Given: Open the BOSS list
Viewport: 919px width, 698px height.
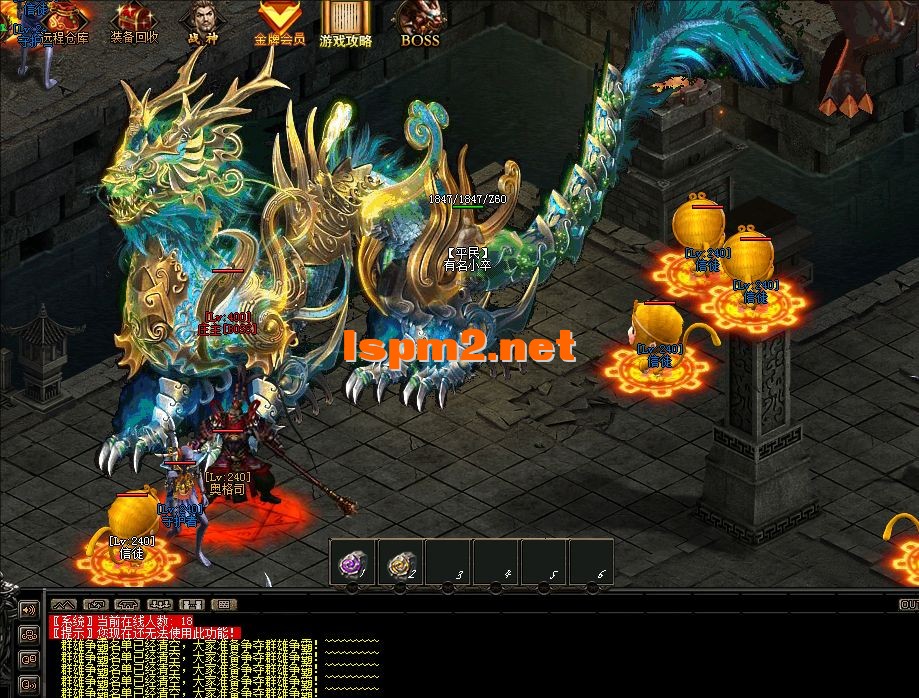Looking at the screenshot, I should [x=420, y=22].
